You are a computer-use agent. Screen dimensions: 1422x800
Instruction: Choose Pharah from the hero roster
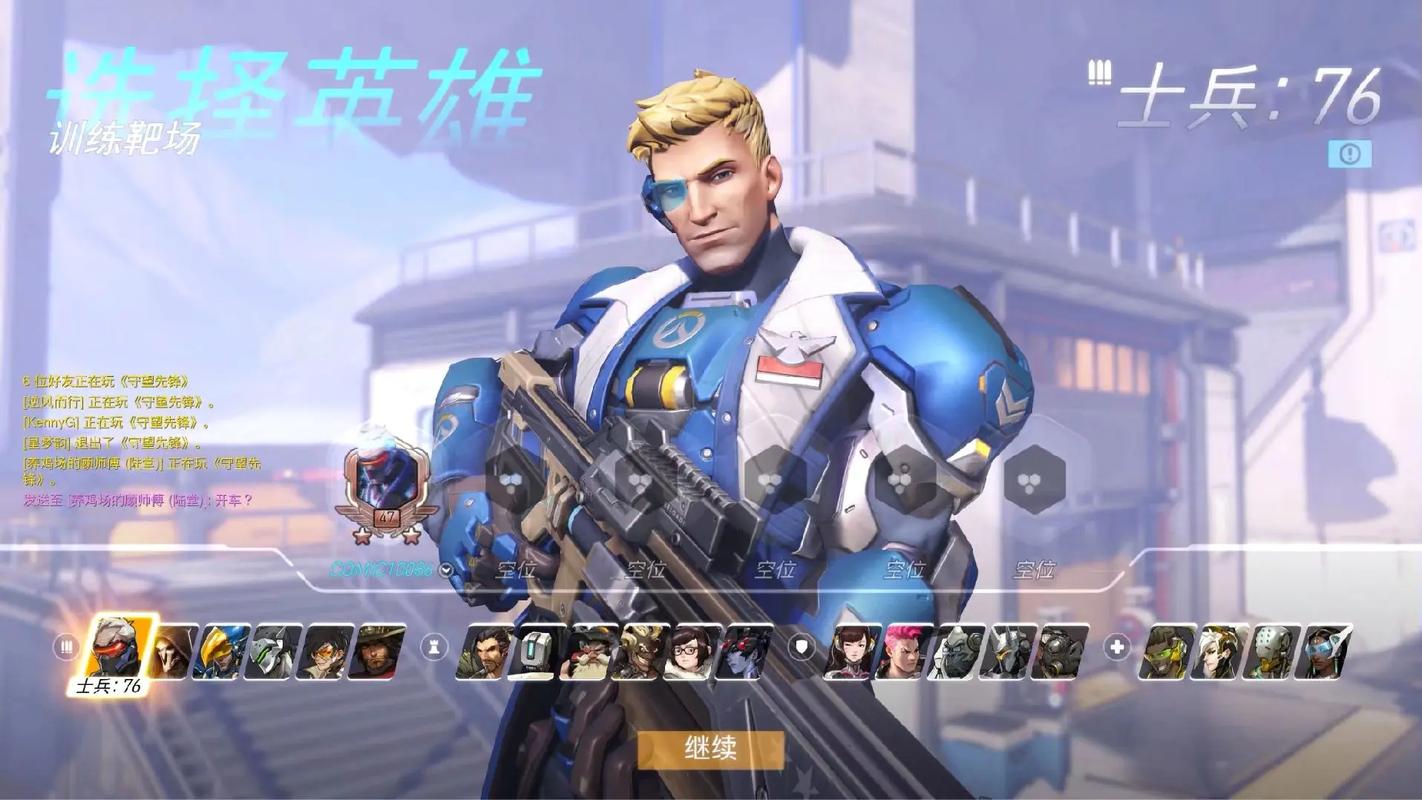click(x=221, y=652)
